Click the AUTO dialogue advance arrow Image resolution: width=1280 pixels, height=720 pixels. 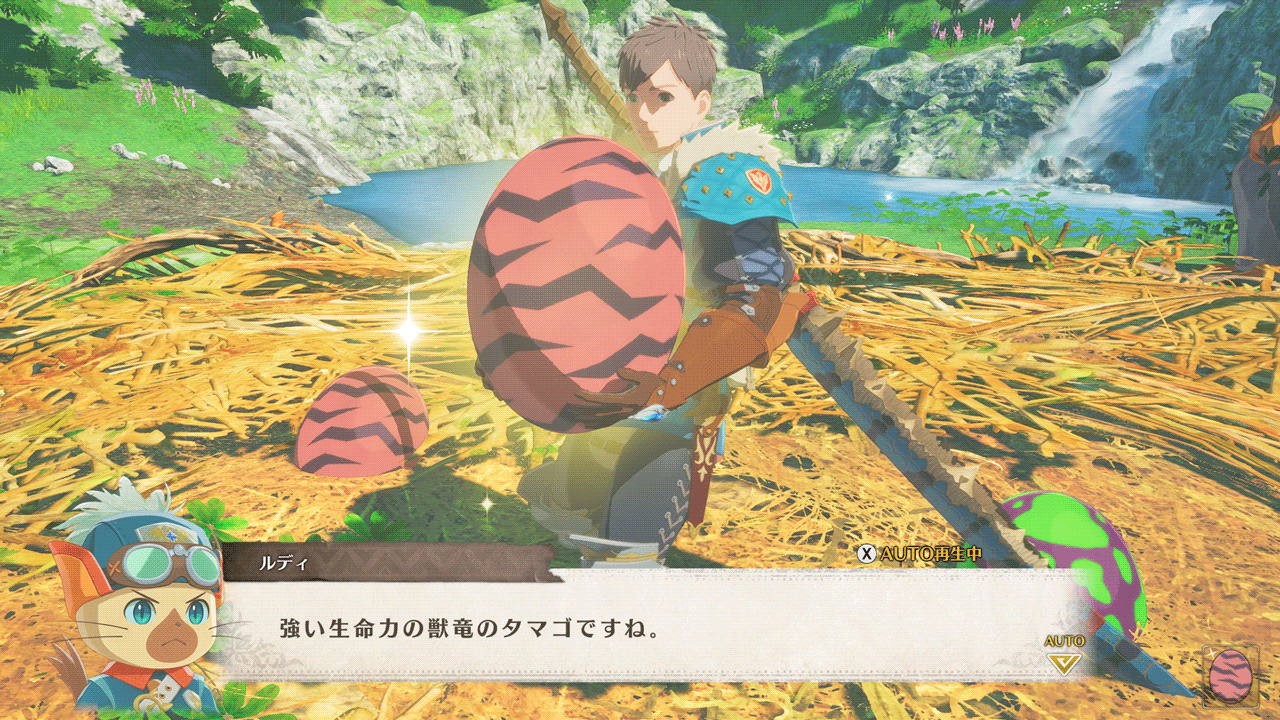(1063, 660)
